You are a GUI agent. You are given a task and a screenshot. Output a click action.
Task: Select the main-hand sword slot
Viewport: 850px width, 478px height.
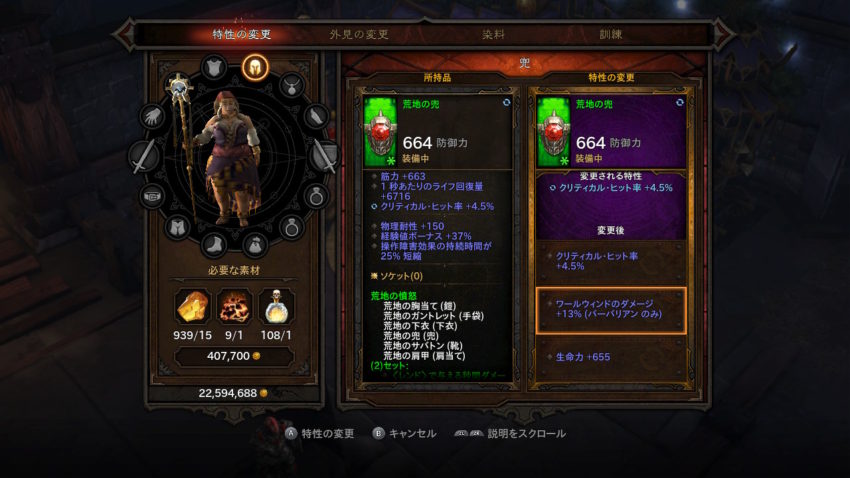pyautogui.click(x=144, y=156)
